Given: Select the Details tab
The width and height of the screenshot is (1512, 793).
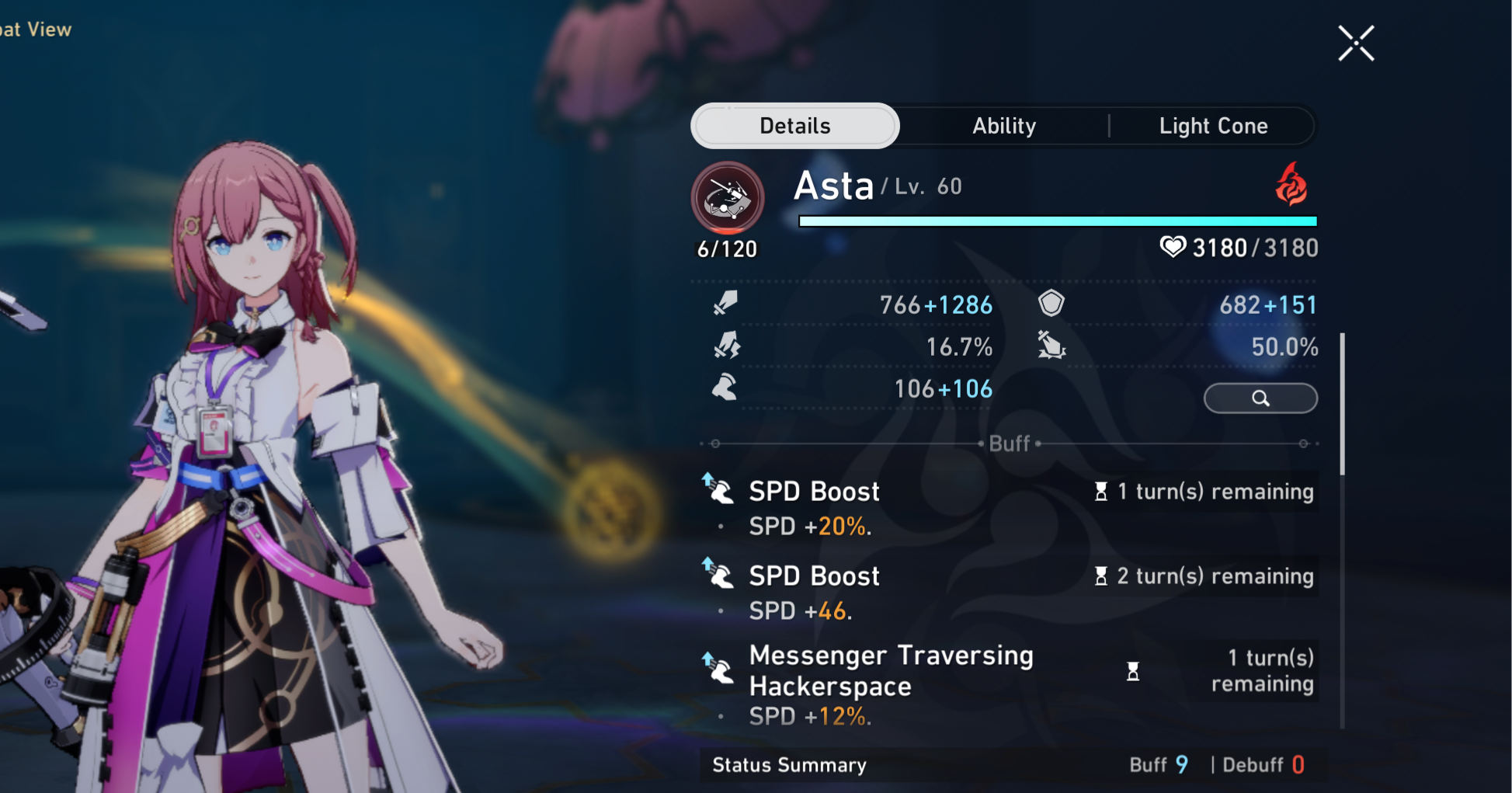Looking at the screenshot, I should coord(794,125).
